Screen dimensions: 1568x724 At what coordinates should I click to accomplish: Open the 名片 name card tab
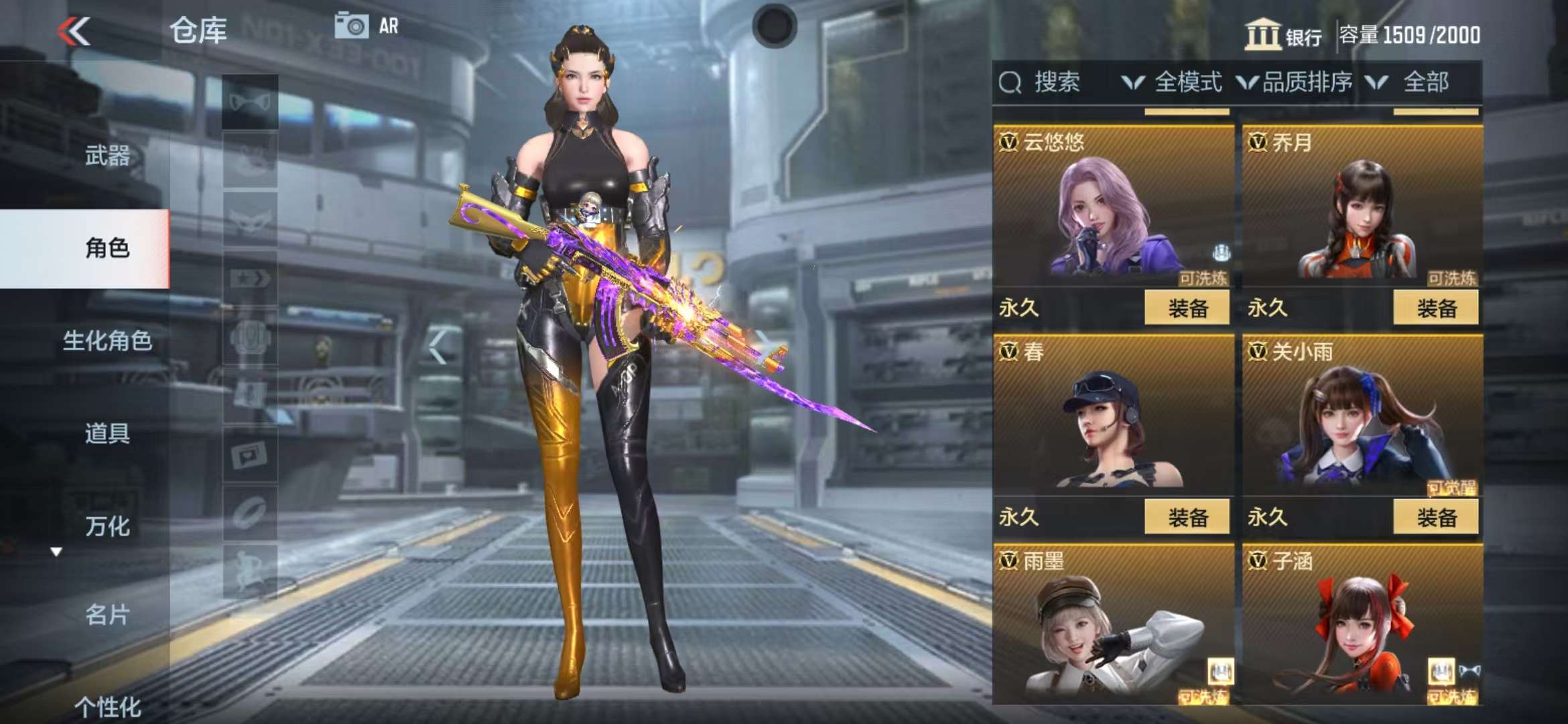point(107,614)
